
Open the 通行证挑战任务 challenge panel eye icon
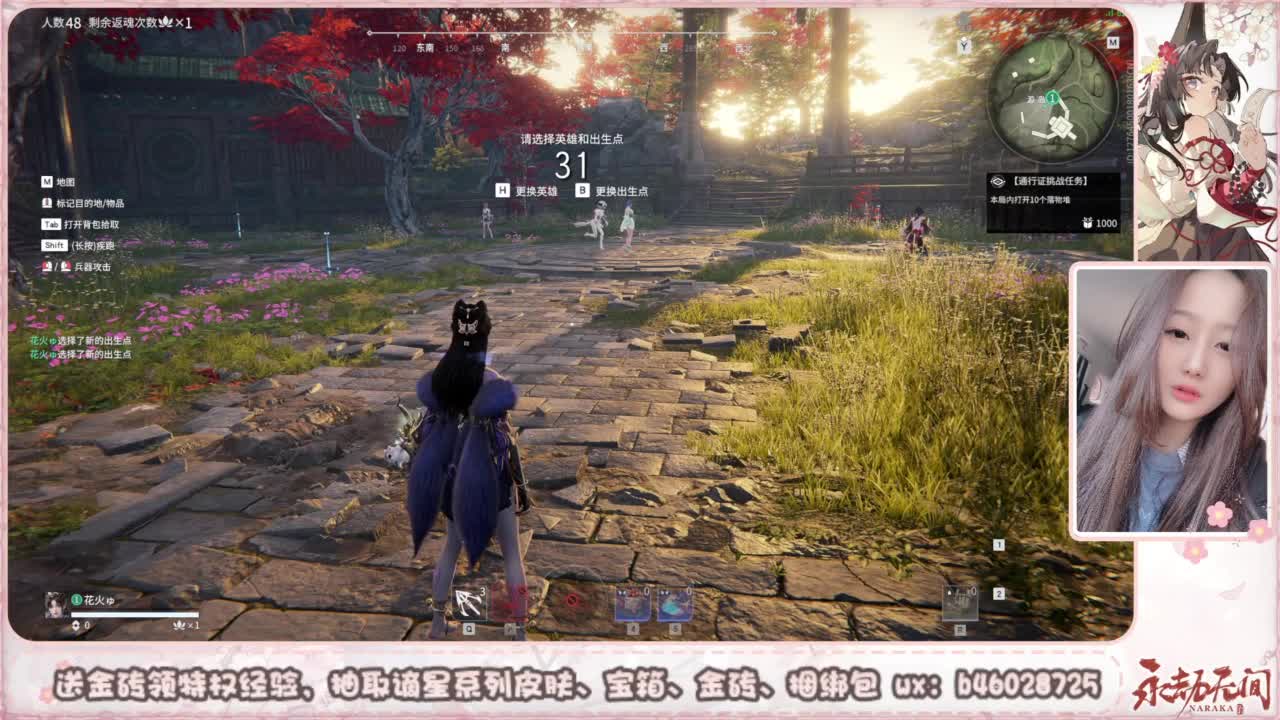(x=998, y=181)
